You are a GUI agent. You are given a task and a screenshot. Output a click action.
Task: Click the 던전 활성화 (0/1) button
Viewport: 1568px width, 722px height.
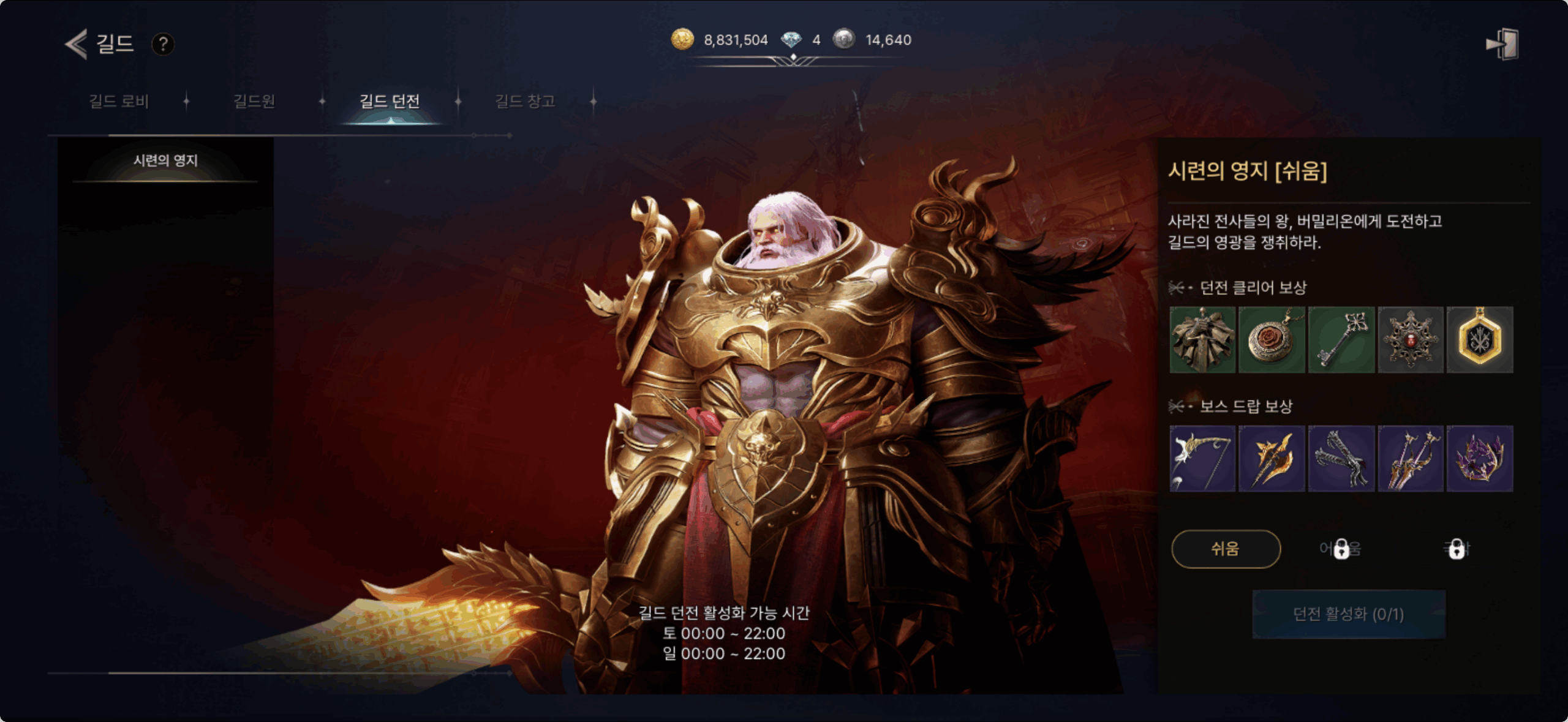point(1349,614)
